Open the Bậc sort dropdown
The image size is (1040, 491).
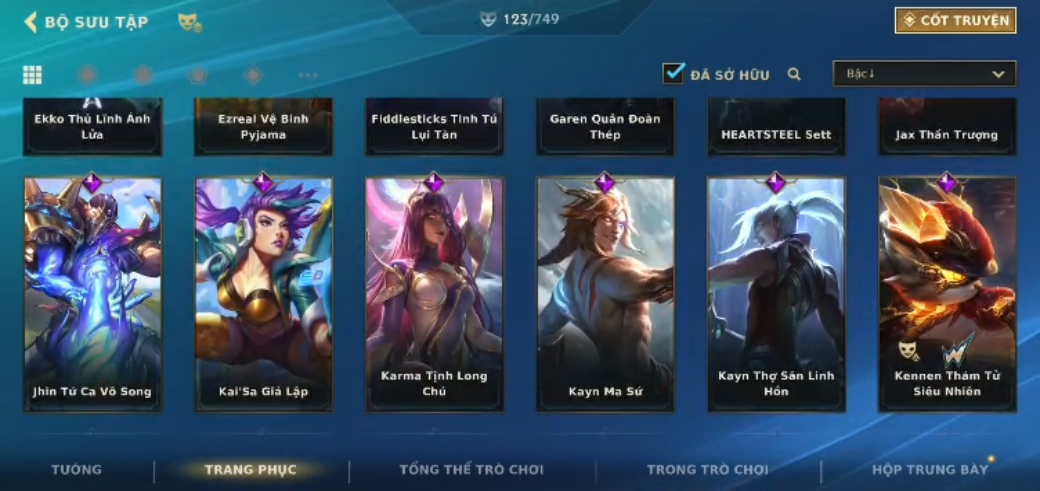click(x=924, y=74)
